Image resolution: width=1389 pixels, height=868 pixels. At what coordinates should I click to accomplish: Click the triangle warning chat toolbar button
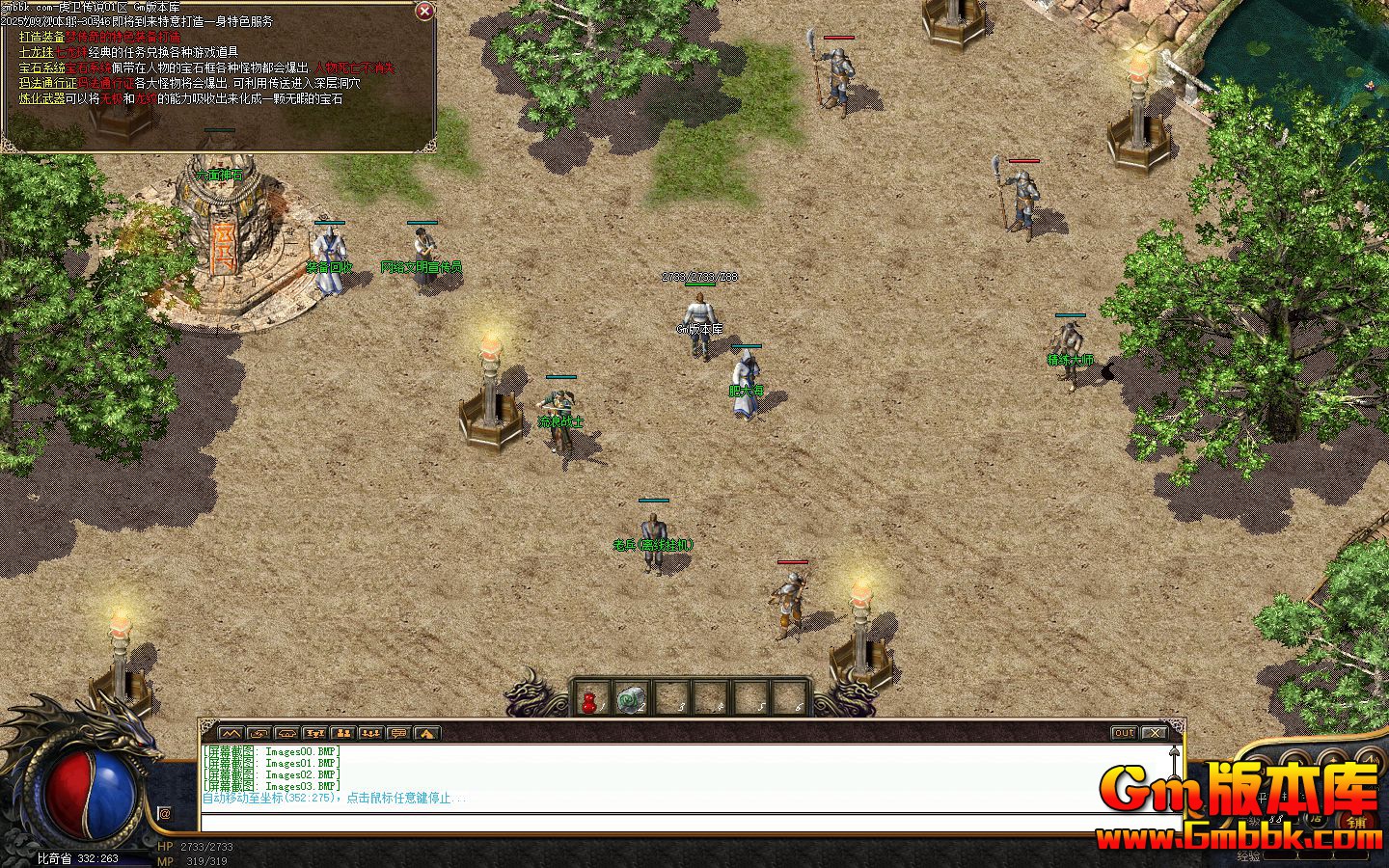[426, 733]
